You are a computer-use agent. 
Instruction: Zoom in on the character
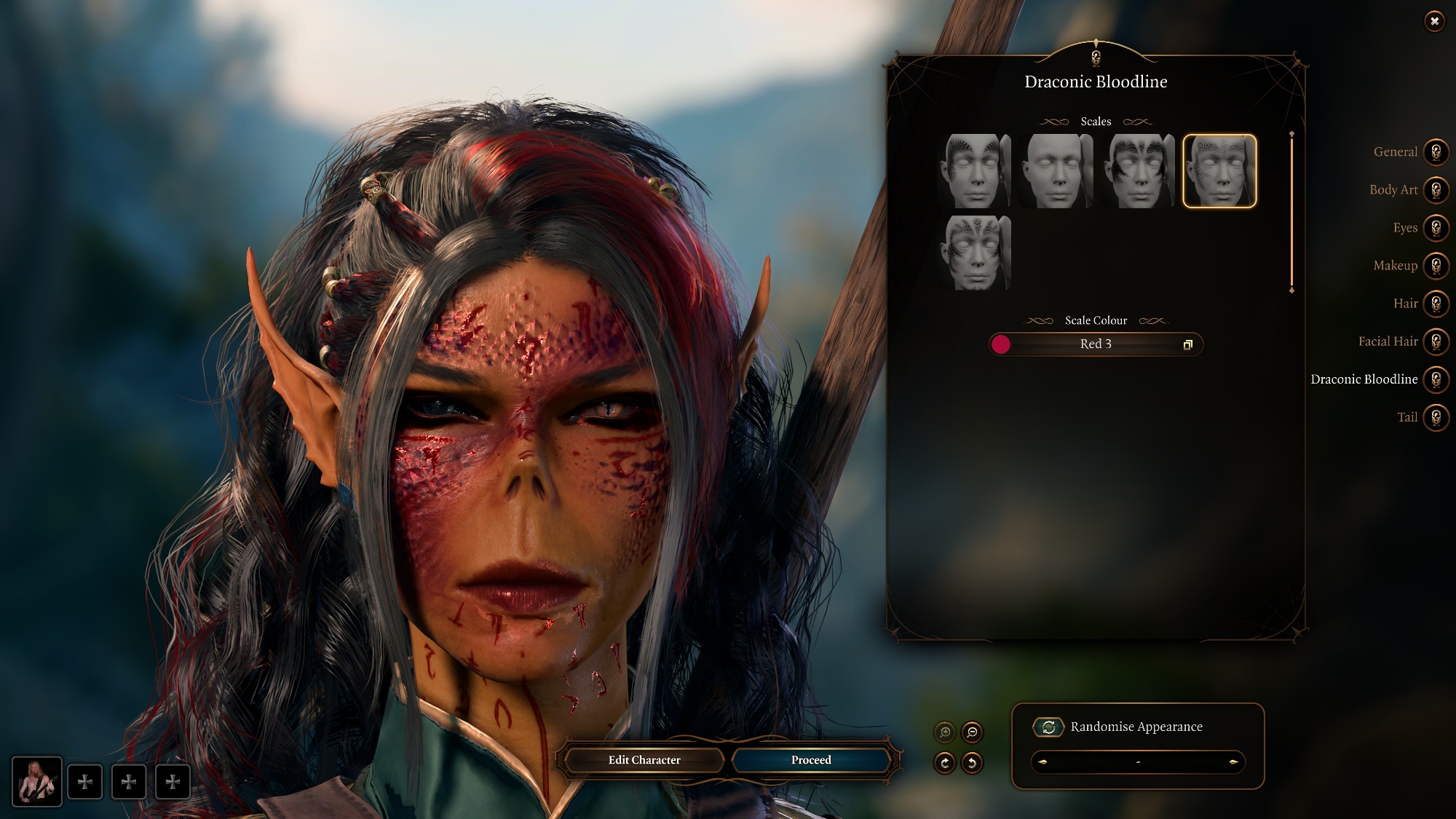tap(945, 732)
